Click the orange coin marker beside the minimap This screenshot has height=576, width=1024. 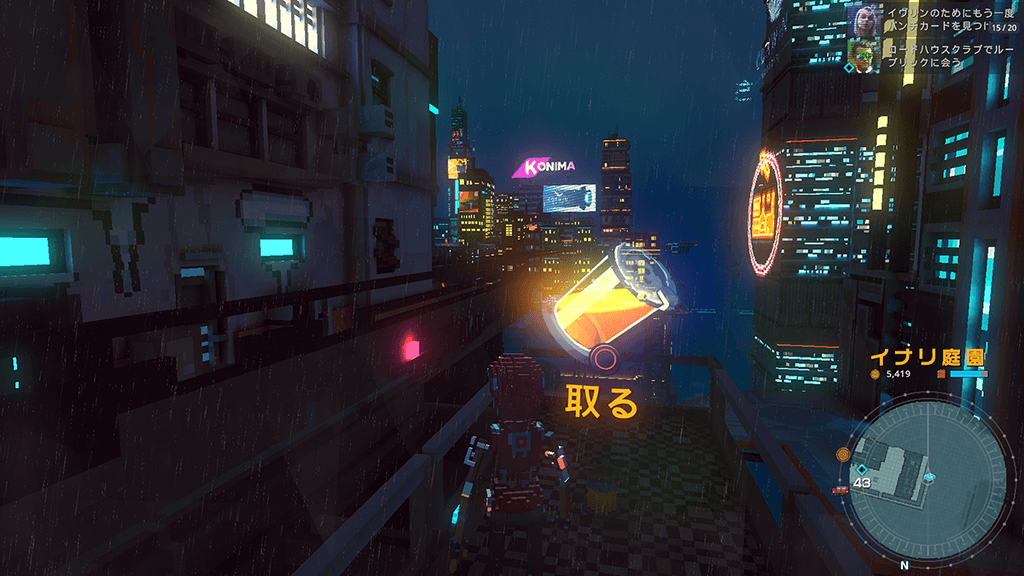coord(843,454)
